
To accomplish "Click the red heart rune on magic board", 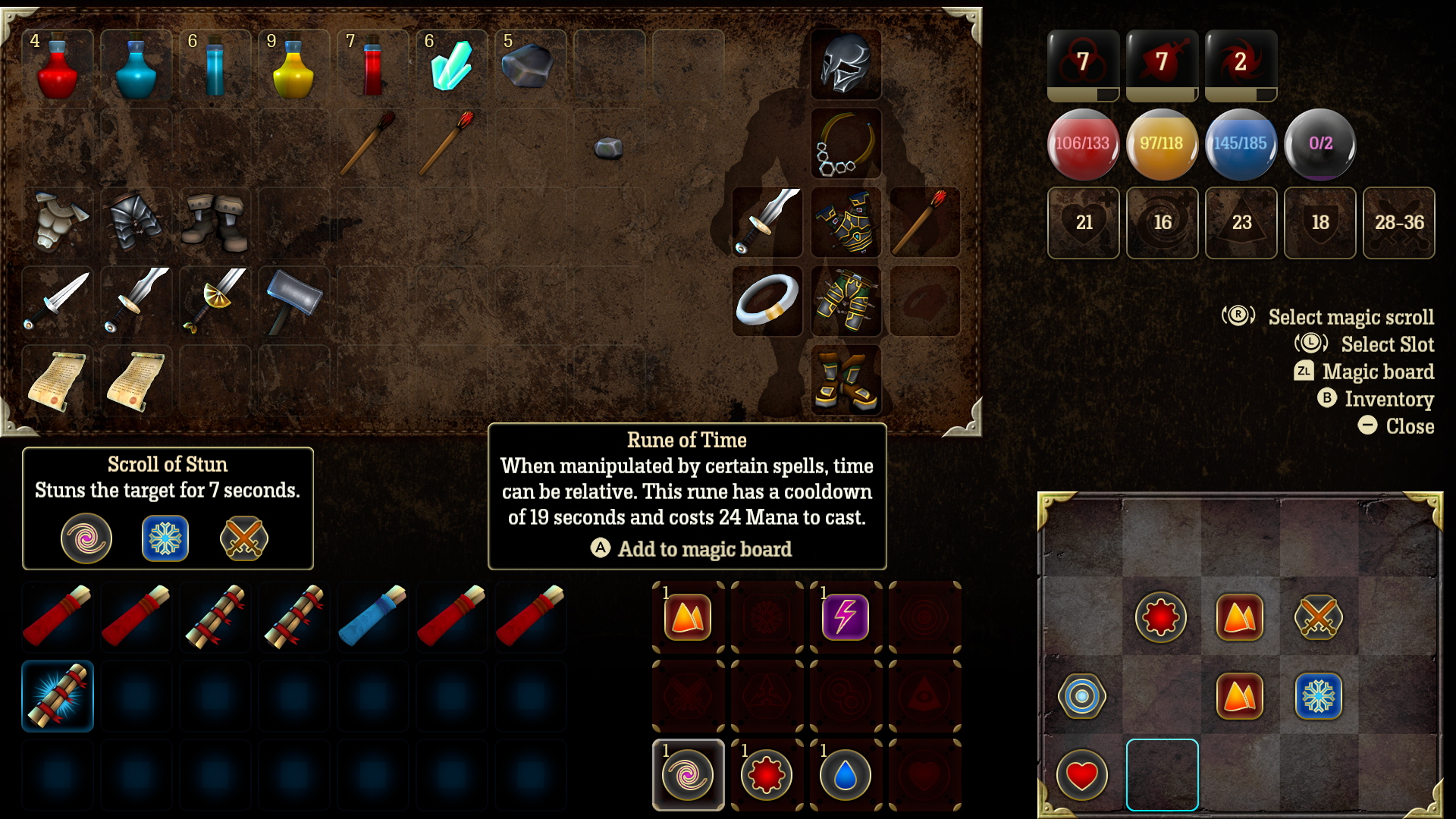I will [x=1082, y=774].
